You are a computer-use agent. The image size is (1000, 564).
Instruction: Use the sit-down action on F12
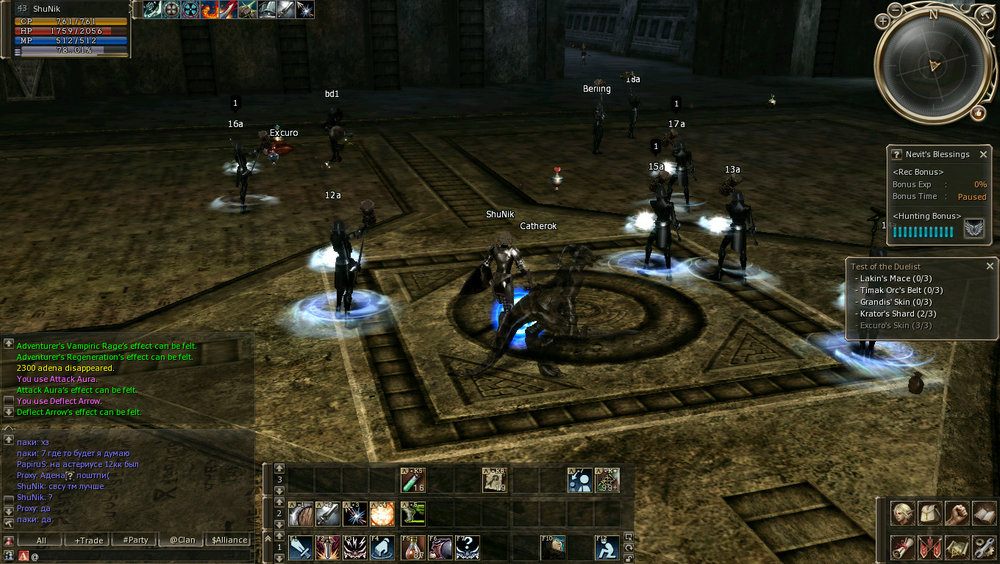tap(607, 547)
